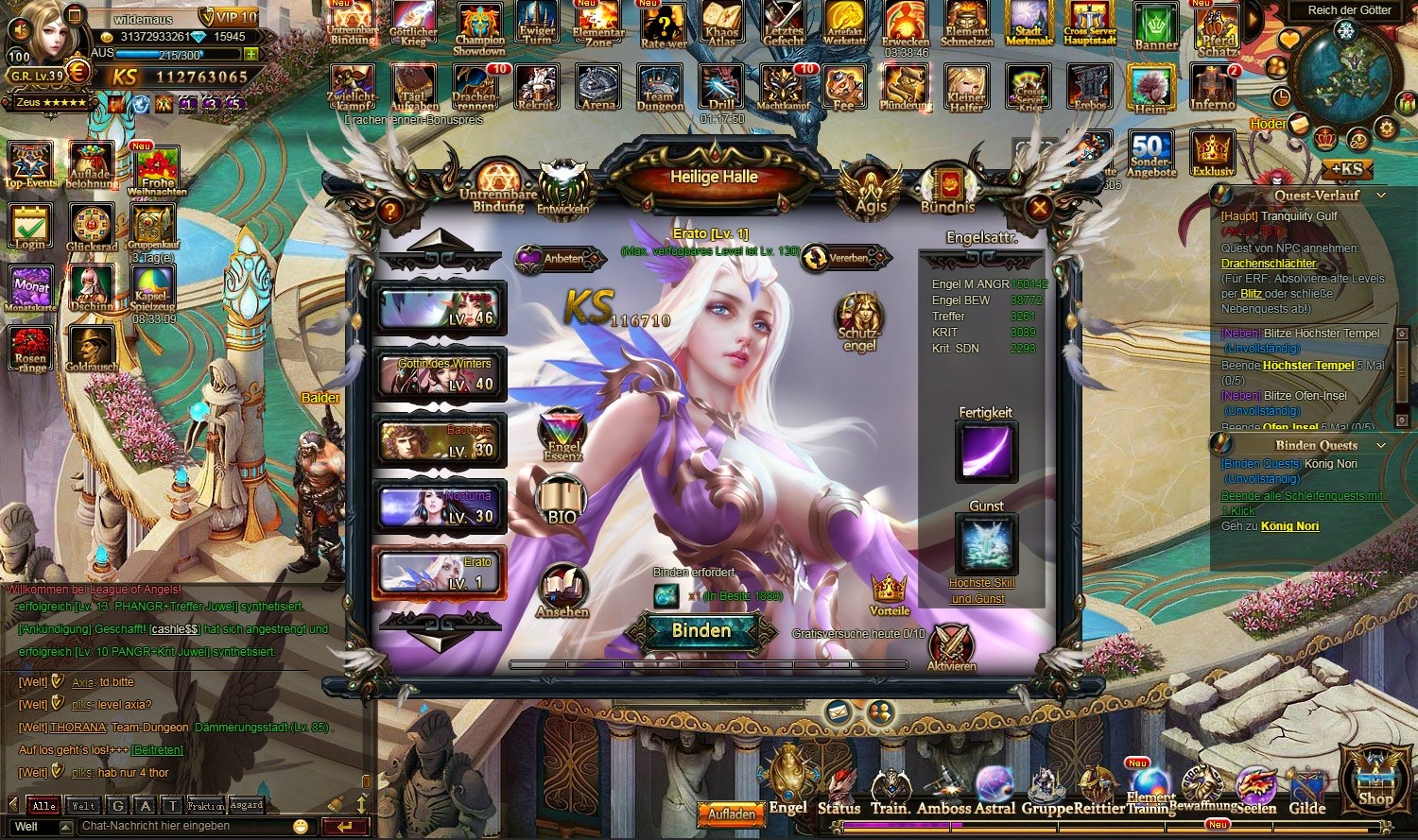
Task: Select the Göttin des Winters angel
Action: pos(440,374)
